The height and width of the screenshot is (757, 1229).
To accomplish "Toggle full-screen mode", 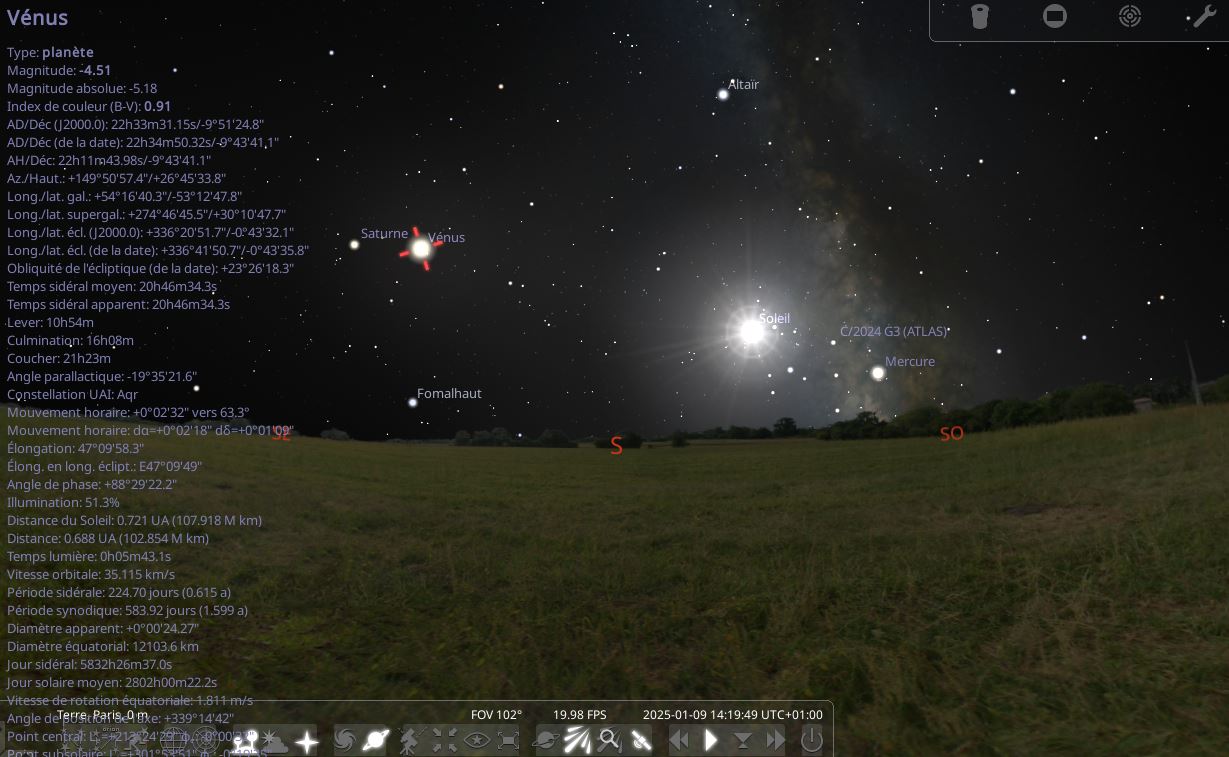I will tap(508, 741).
